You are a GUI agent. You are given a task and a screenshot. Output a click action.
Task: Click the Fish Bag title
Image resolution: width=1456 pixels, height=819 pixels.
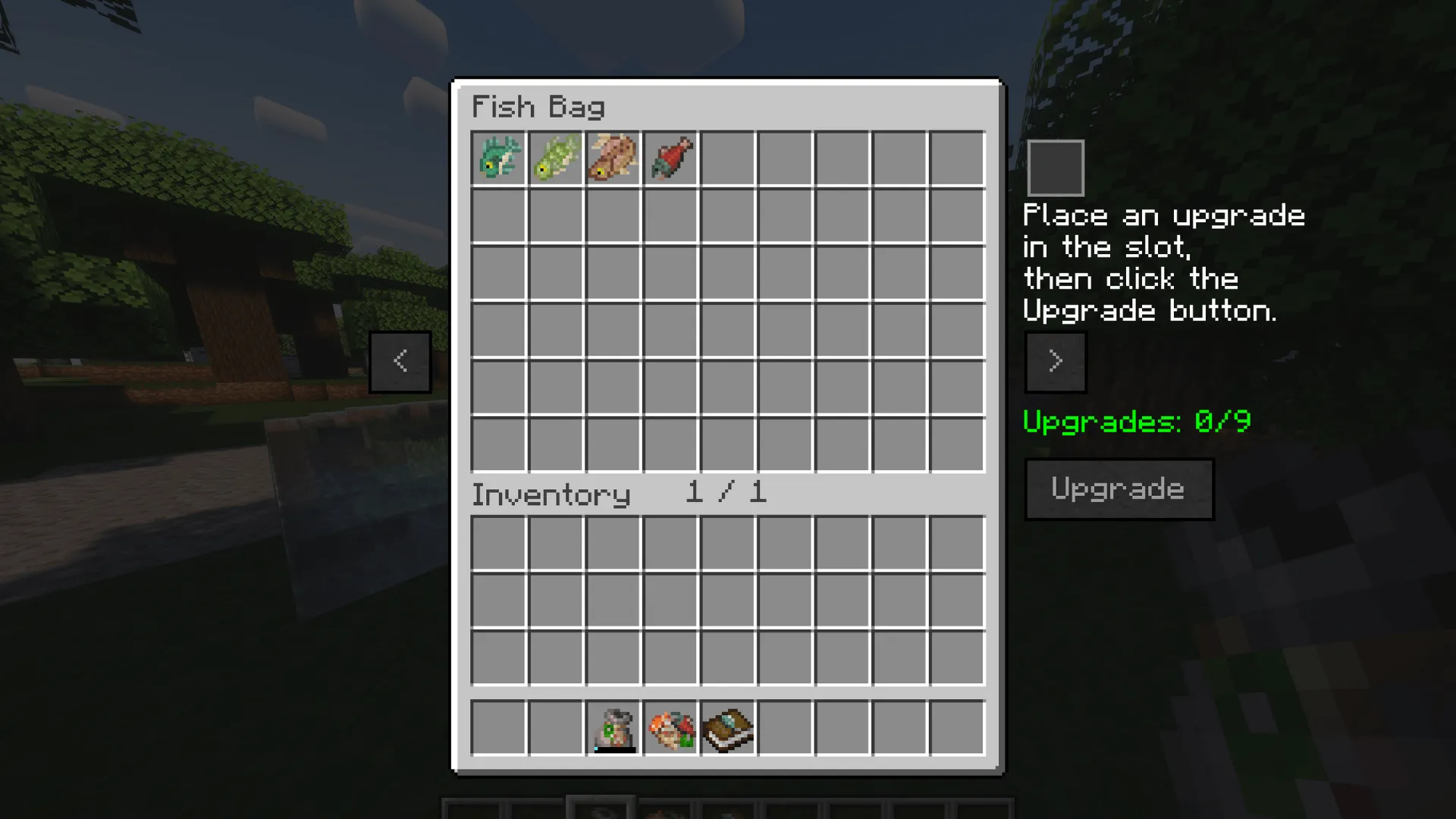tap(537, 106)
